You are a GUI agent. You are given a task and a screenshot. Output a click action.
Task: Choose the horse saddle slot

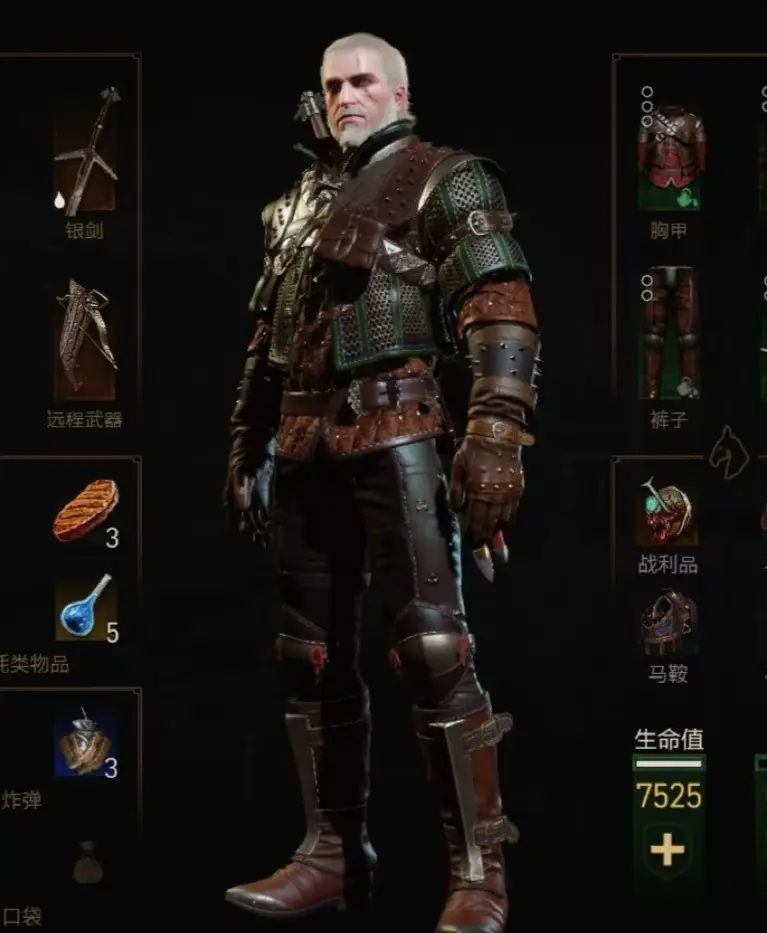click(x=667, y=622)
